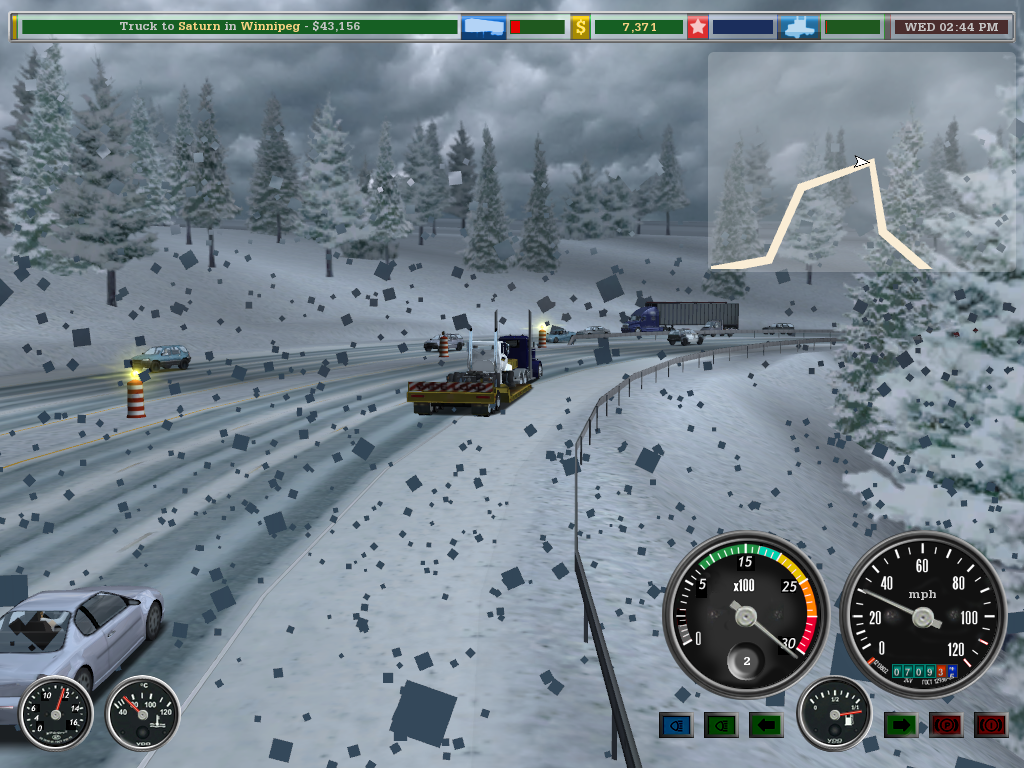Click the red brake warning indicator
Screen dimensions: 1024x768
coord(991,725)
